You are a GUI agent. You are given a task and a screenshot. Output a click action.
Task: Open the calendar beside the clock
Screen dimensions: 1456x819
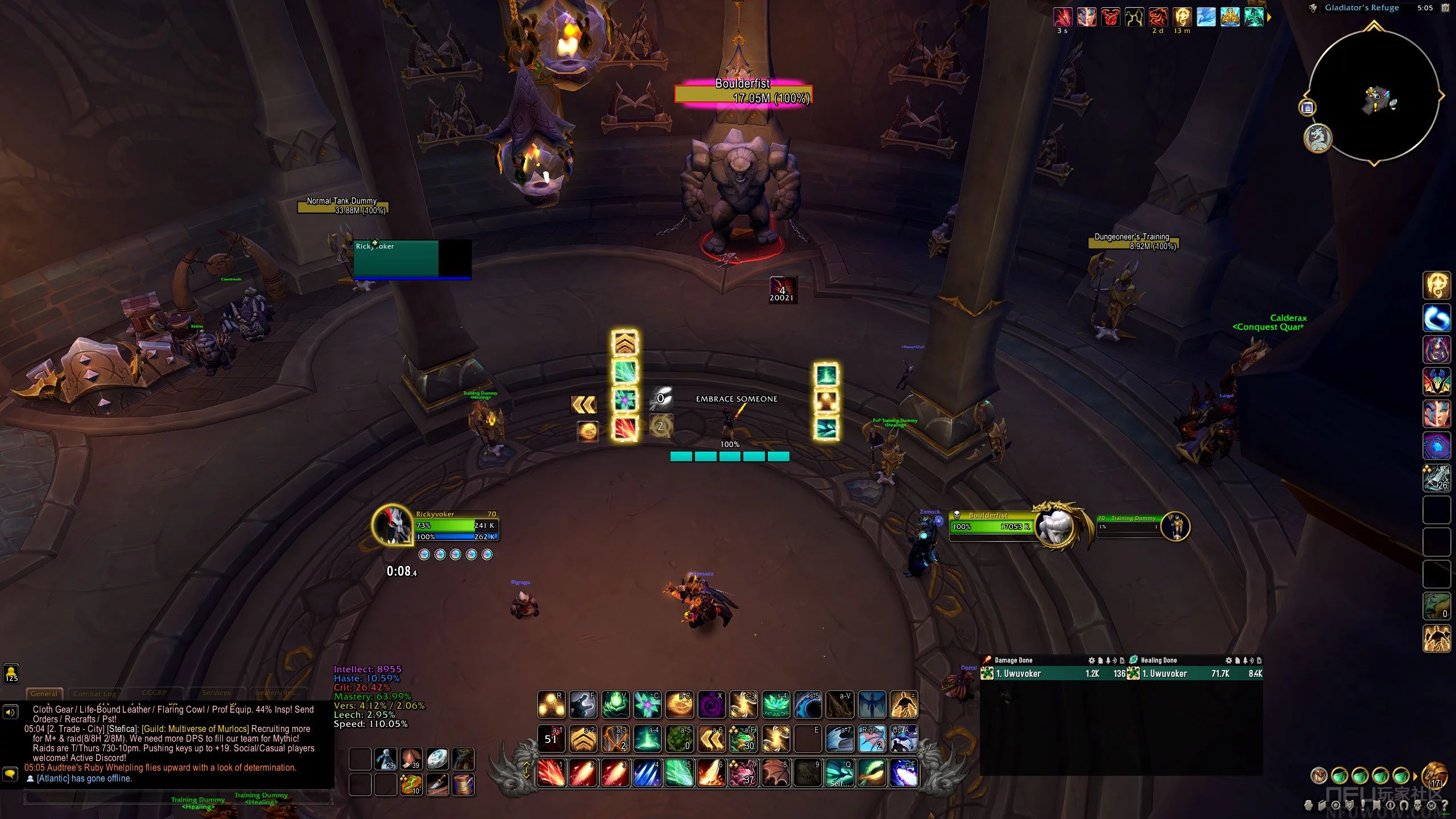click(1446, 8)
